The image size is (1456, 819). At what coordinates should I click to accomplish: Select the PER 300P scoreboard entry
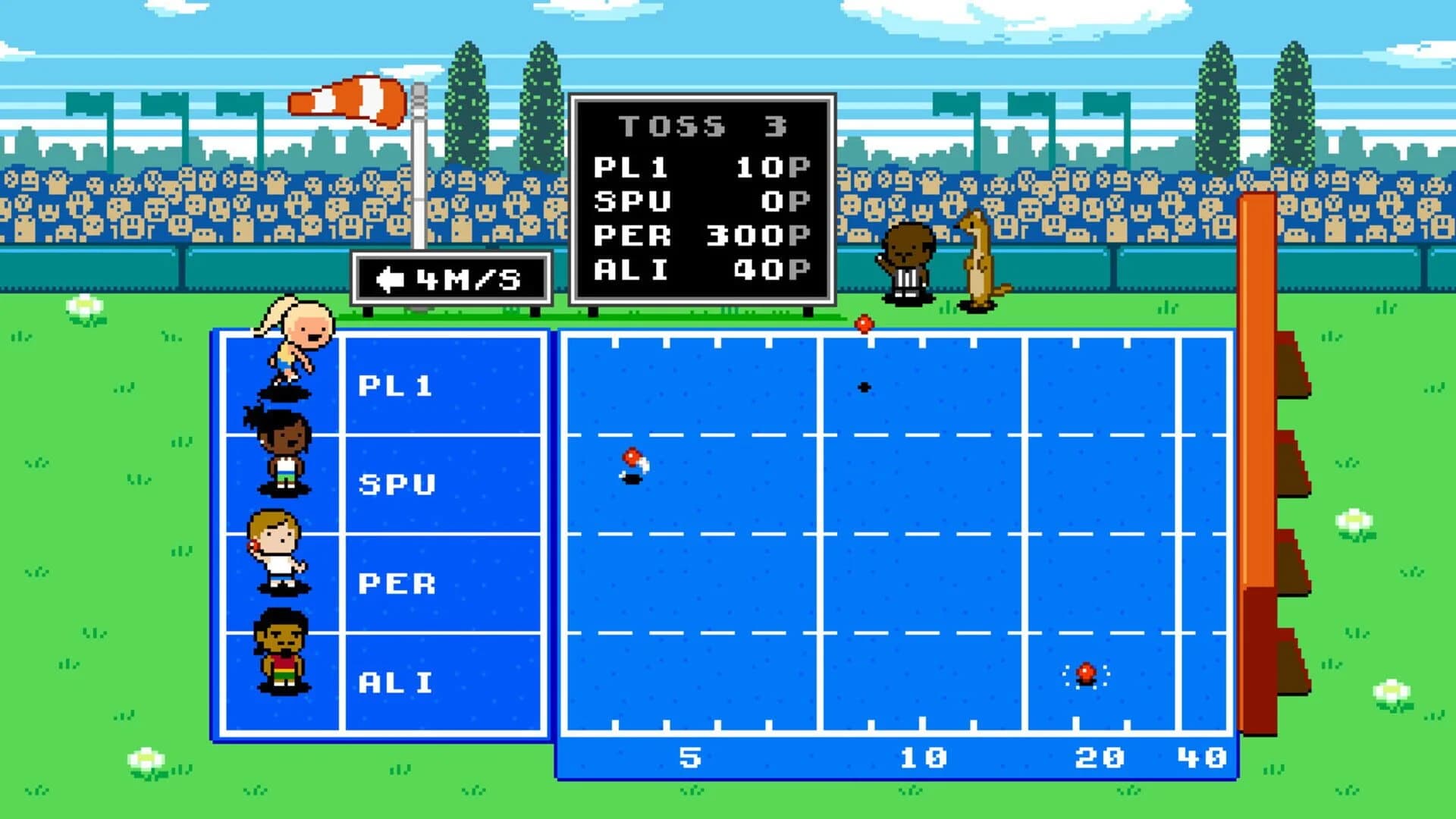point(701,236)
